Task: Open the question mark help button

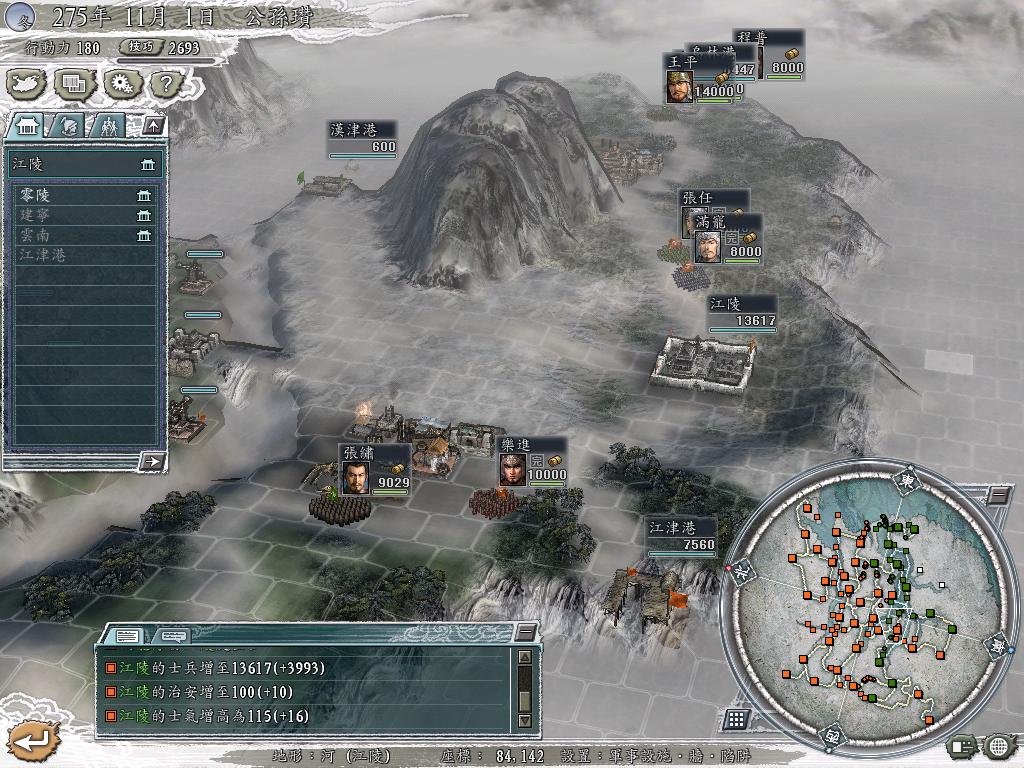Action: pyautogui.click(x=163, y=83)
